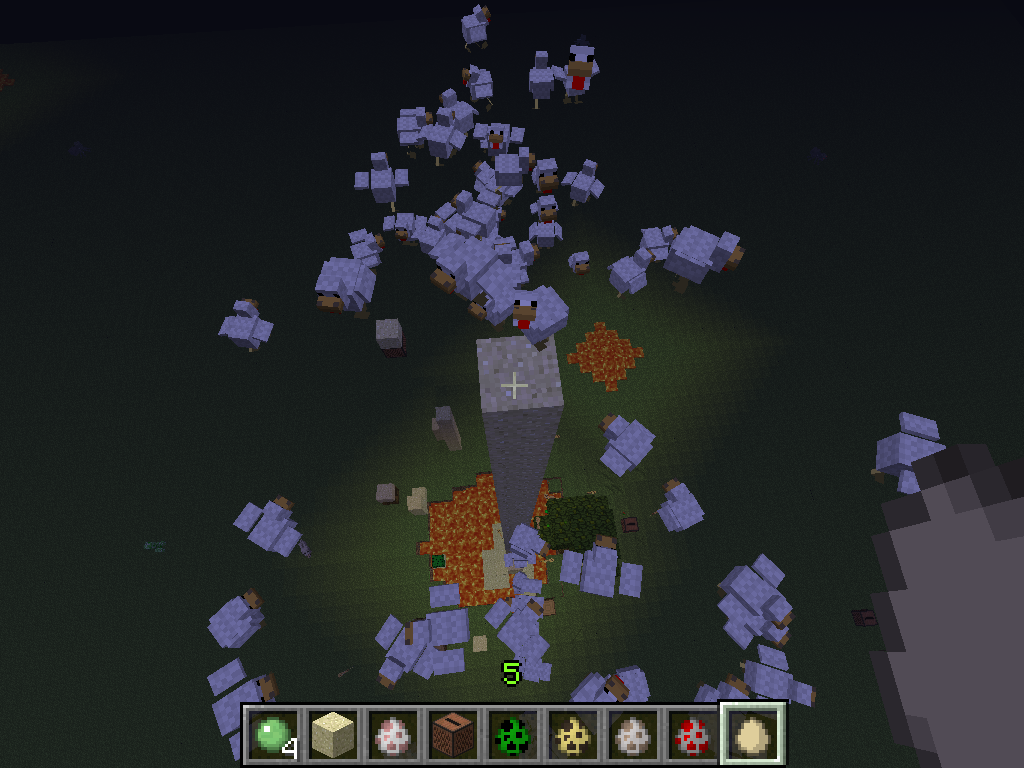The height and width of the screenshot is (768, 1024).
Task: Select the green slimeball hotbar slot
Action: click(x=272, y=735)
